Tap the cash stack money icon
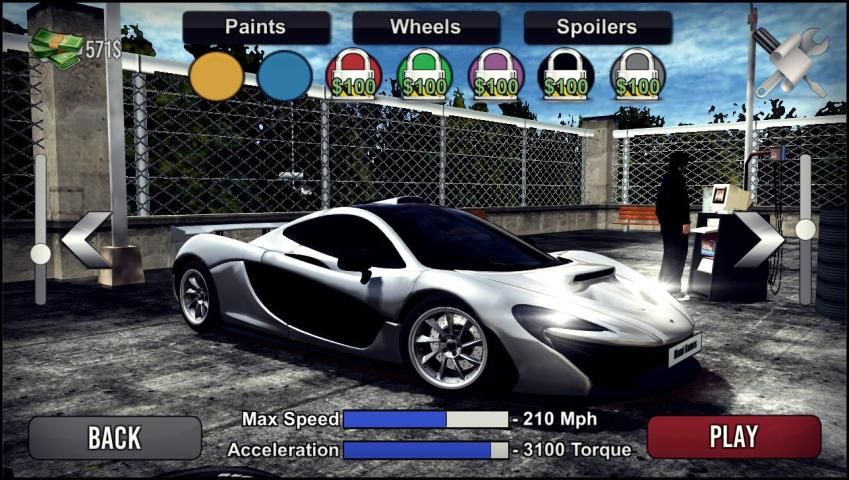The width and height of the screenshot is (849, 480). coord(56,47)
